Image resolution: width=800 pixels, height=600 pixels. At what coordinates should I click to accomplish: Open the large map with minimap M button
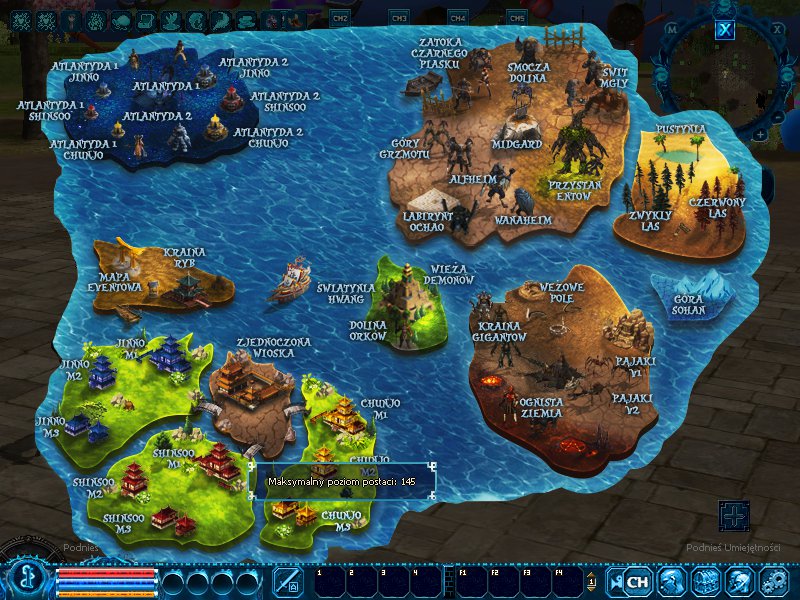point(672,29)
